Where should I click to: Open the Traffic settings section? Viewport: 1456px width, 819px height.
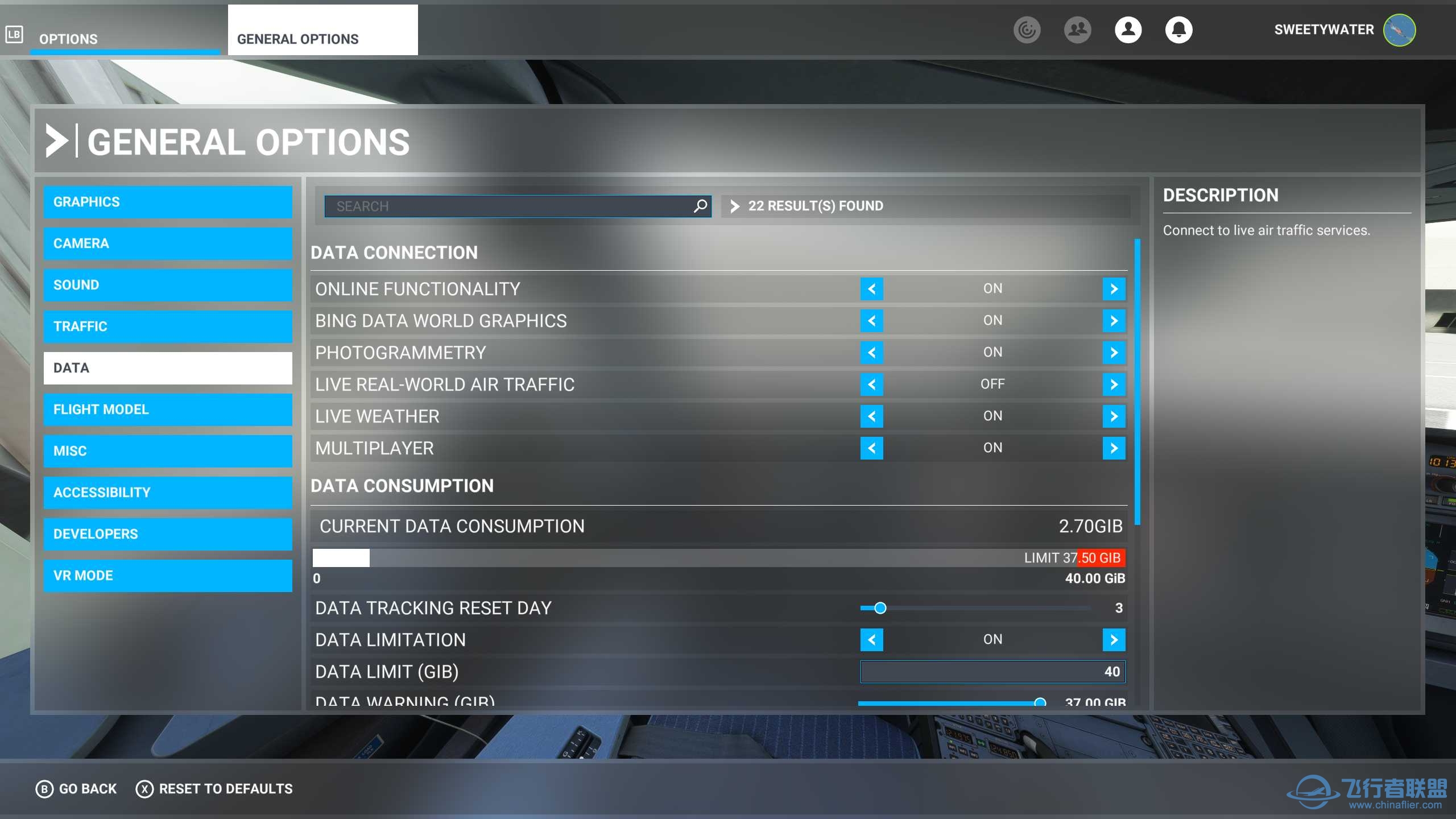(x=168, y=326)
